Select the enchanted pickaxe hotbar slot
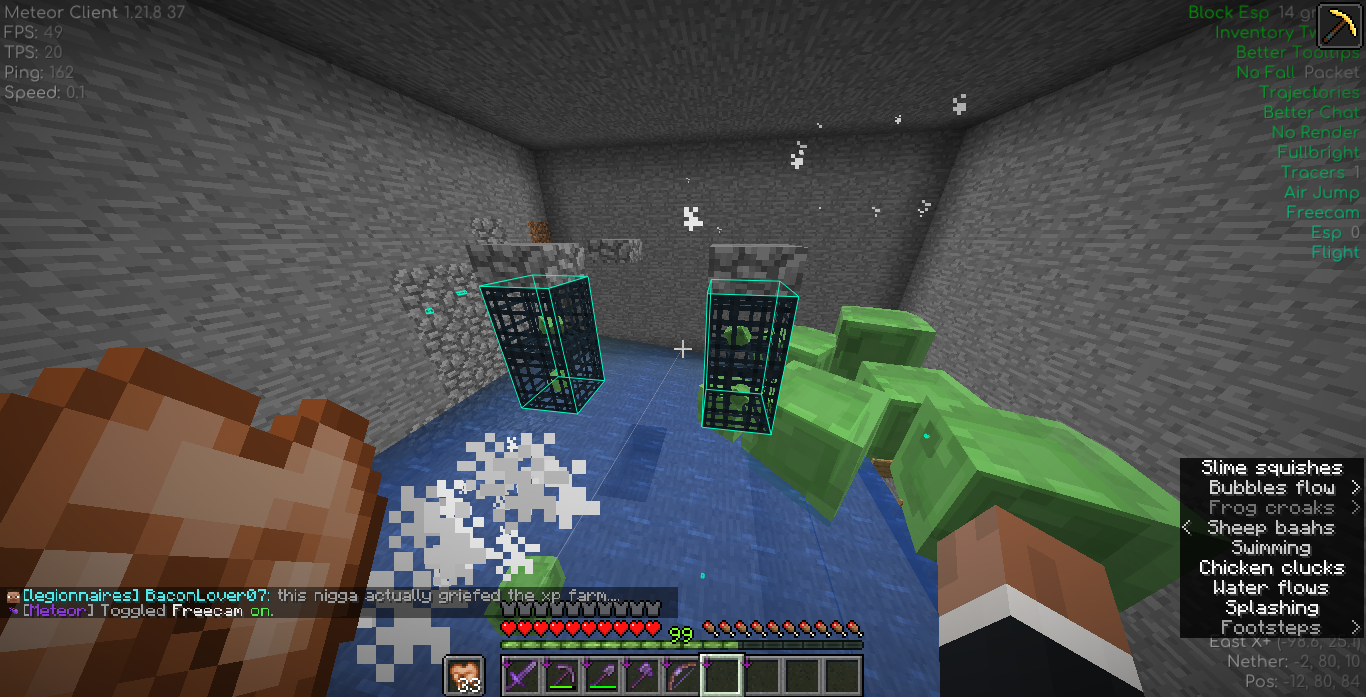Image resolution: width=1366 pixels, height=697 pixels. point(561,675)
